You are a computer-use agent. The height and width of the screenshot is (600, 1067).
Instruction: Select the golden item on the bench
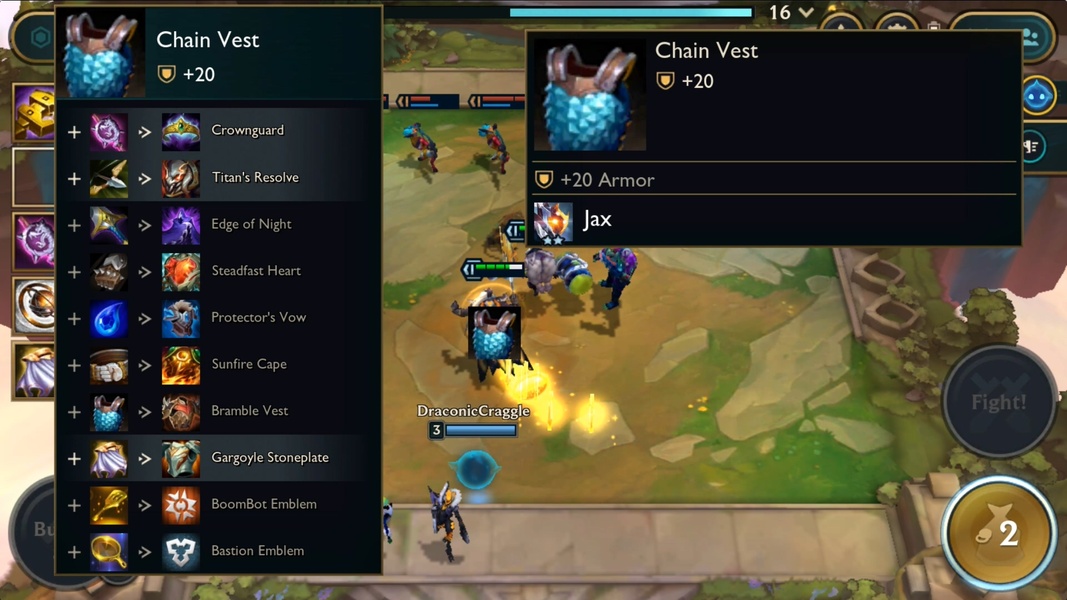(x=34, y=113)
